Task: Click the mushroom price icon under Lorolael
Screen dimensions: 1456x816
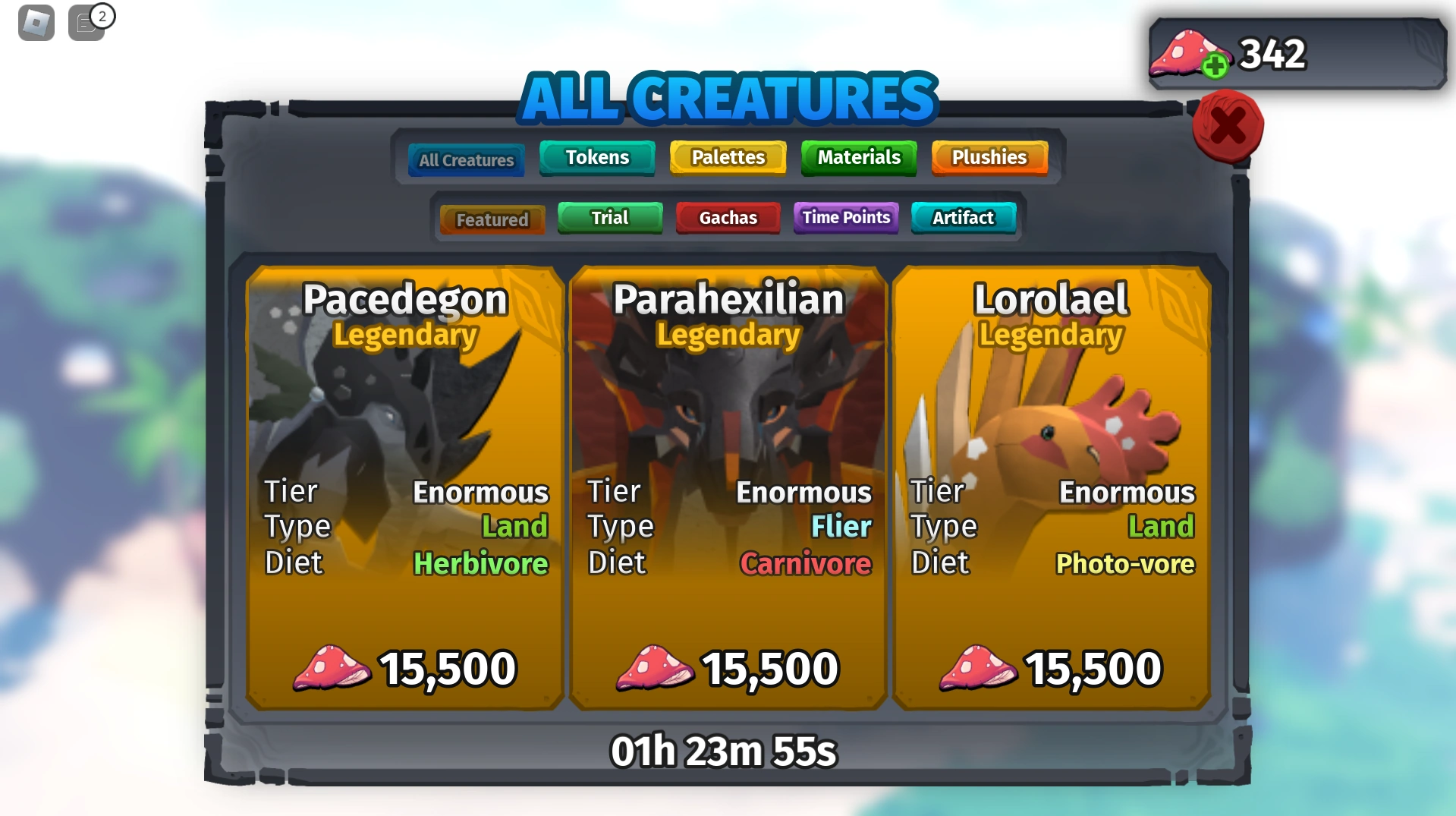Action: pyautogui.click(x=981, y=669)
